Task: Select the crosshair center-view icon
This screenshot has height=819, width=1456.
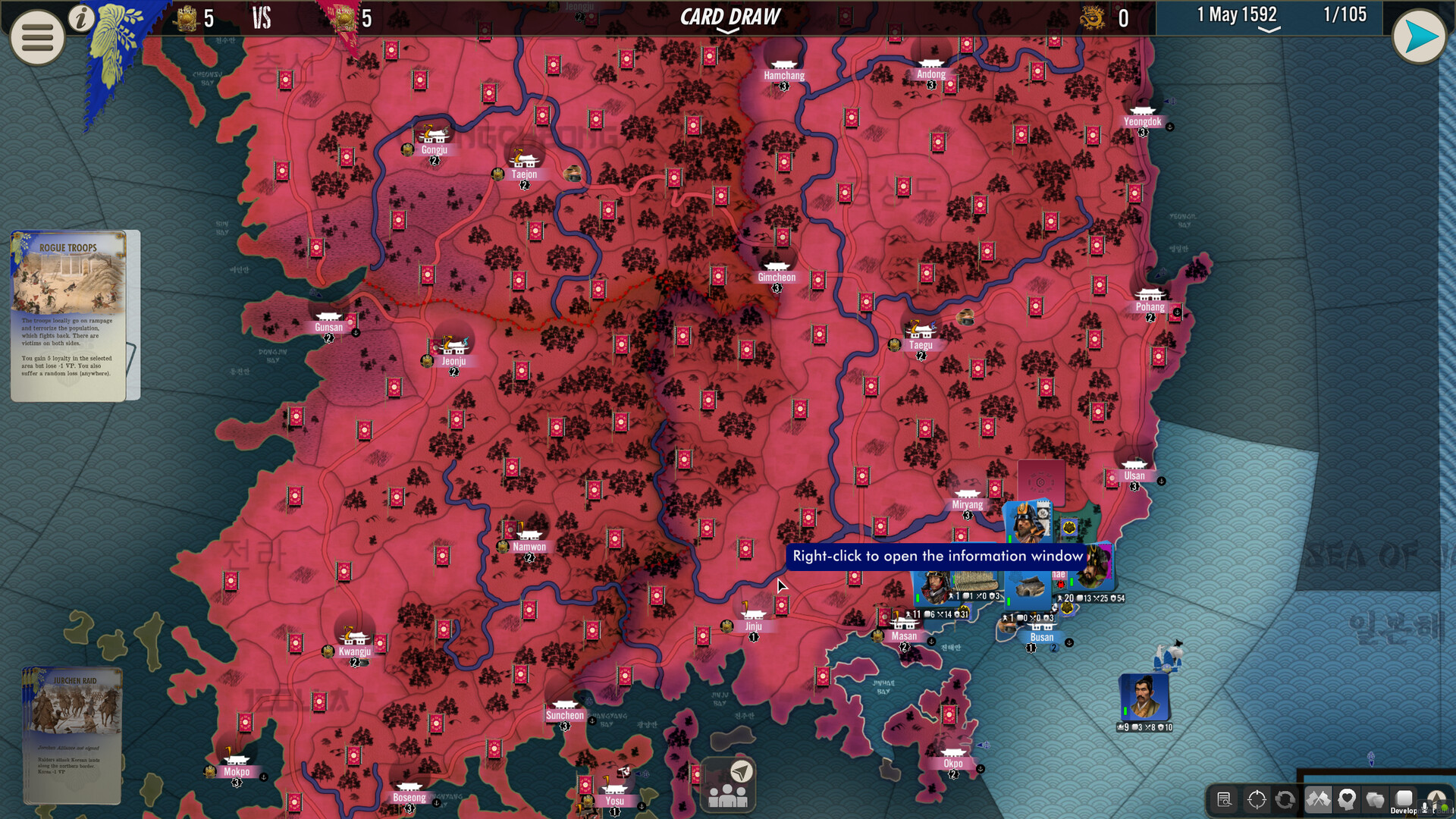Action: (x=1257, y=799)
